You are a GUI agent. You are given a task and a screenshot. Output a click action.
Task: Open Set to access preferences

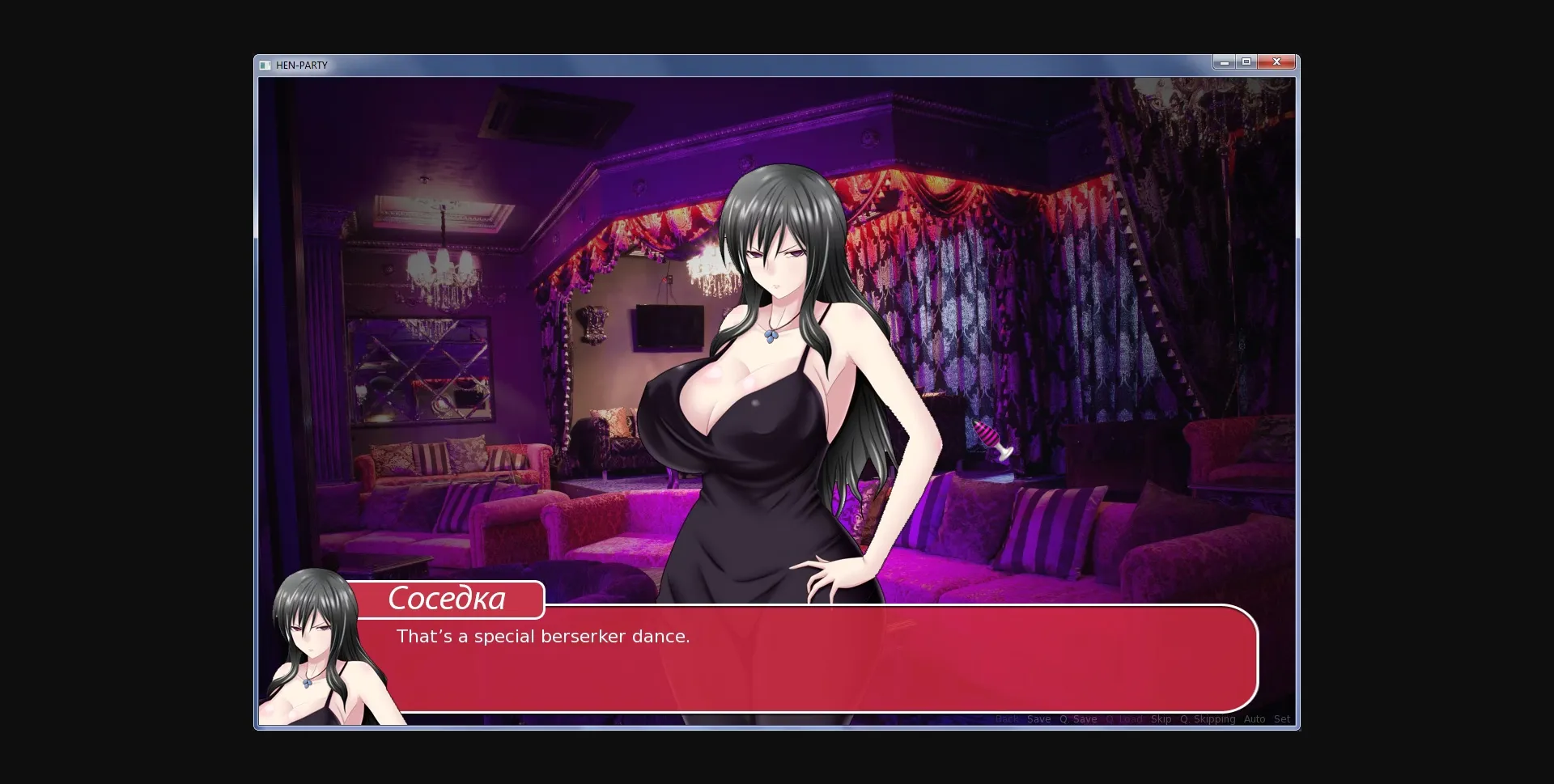point(1282,719)
